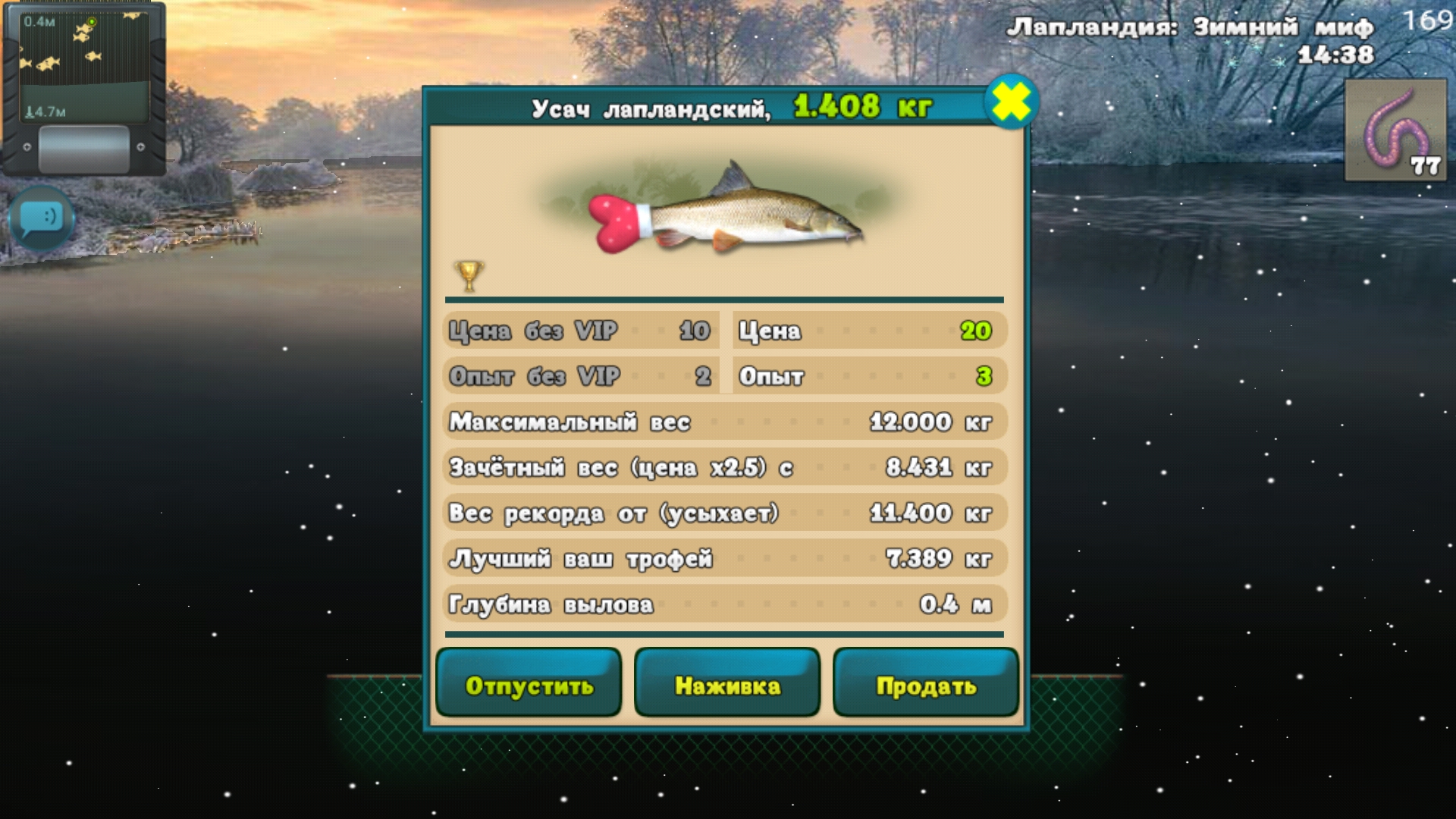Select the worm bait slot
This screenshot has width=1456, height=819.
coord(1395,130)
